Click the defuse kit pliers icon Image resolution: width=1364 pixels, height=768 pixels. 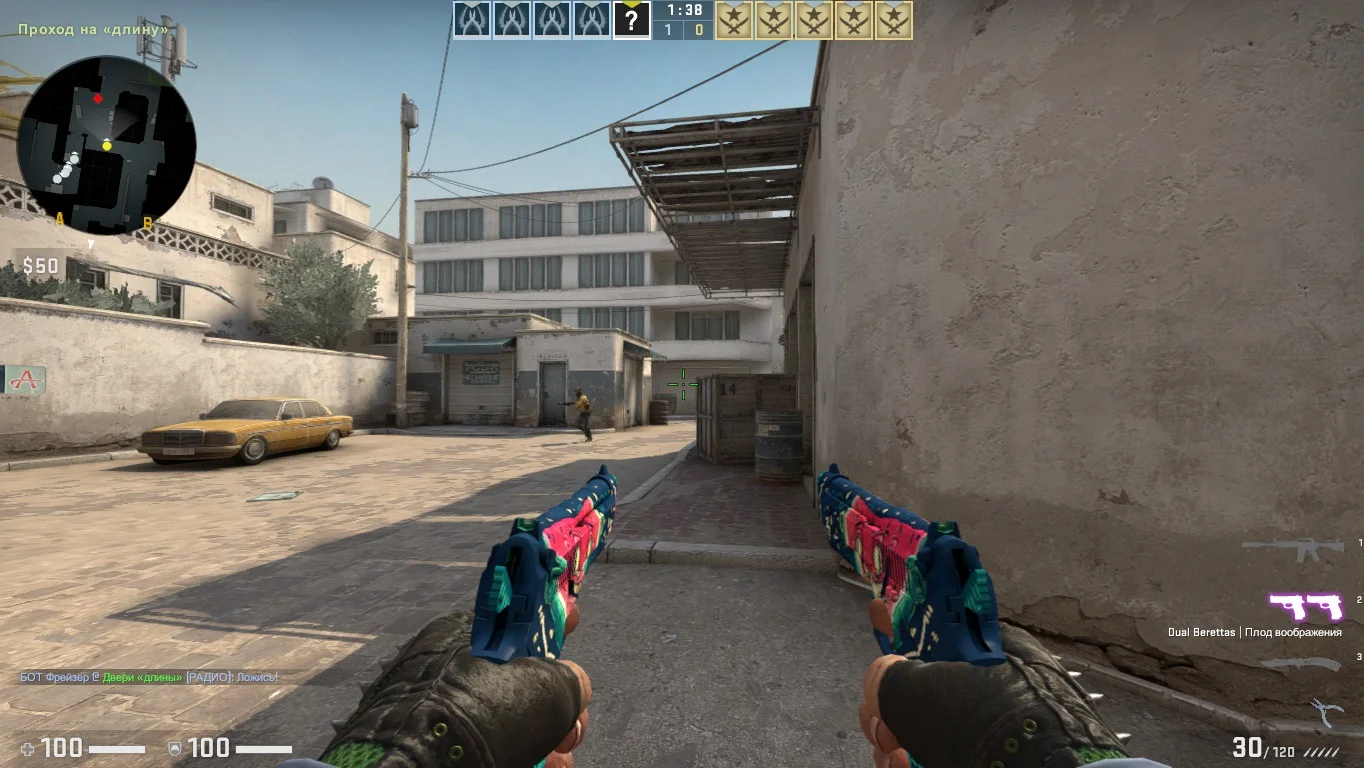click(1325, 712)
